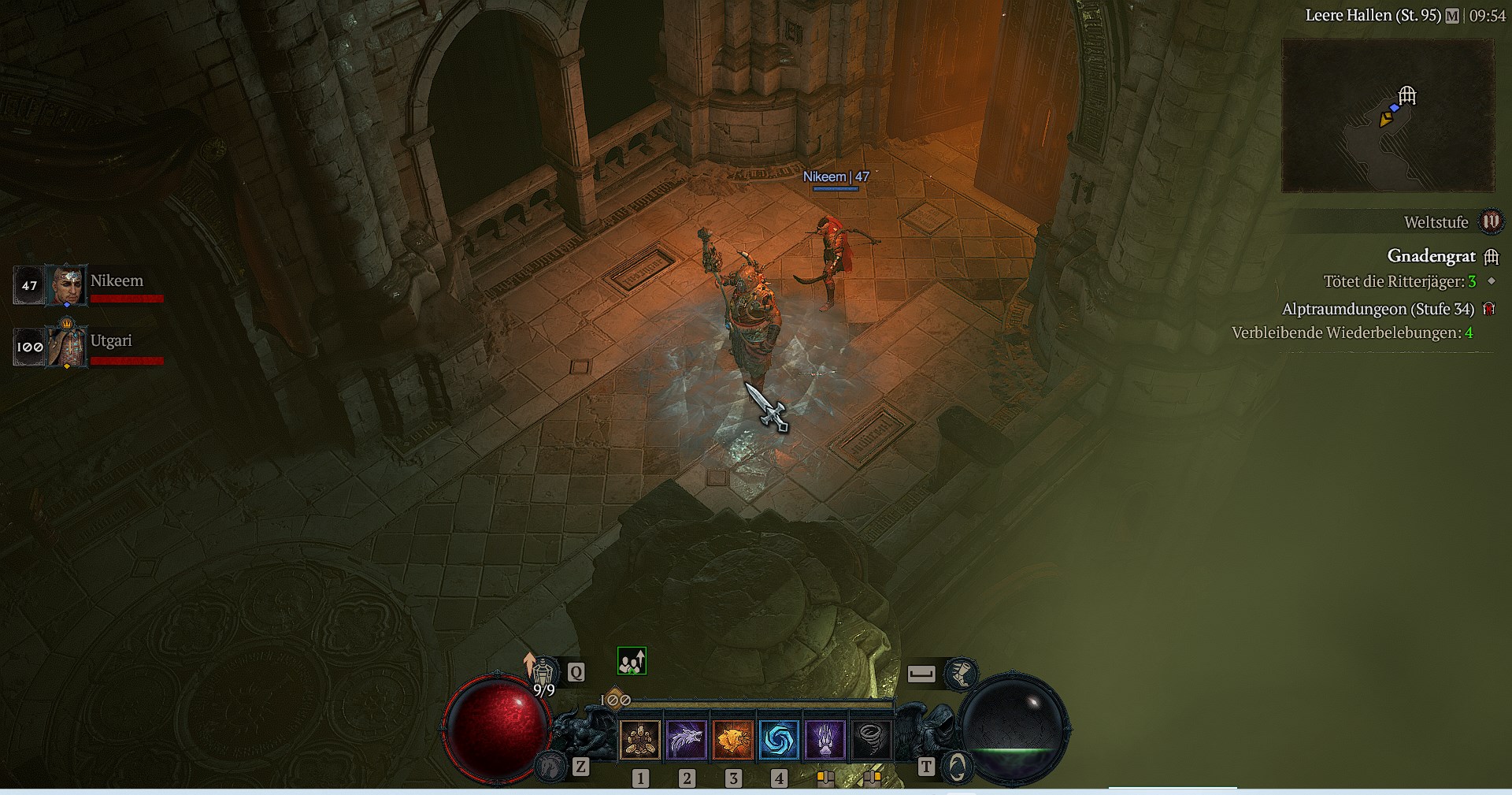Select the Gnadengrat objective tracker

pos(1431,256)
